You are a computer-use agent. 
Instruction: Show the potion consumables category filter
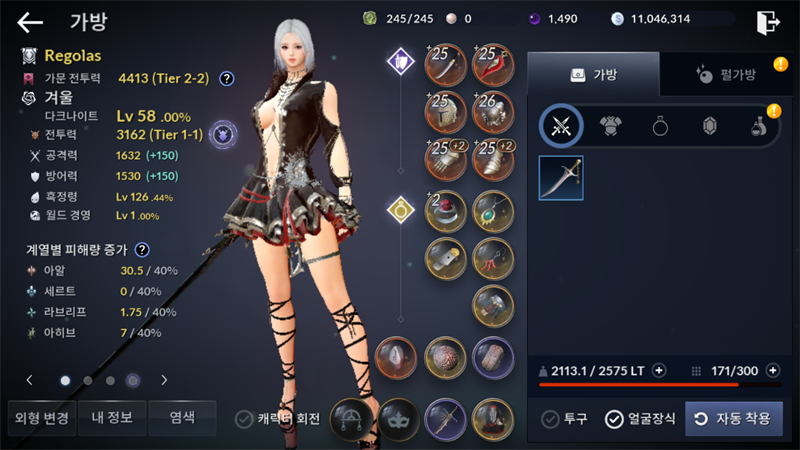coord(758,126)
